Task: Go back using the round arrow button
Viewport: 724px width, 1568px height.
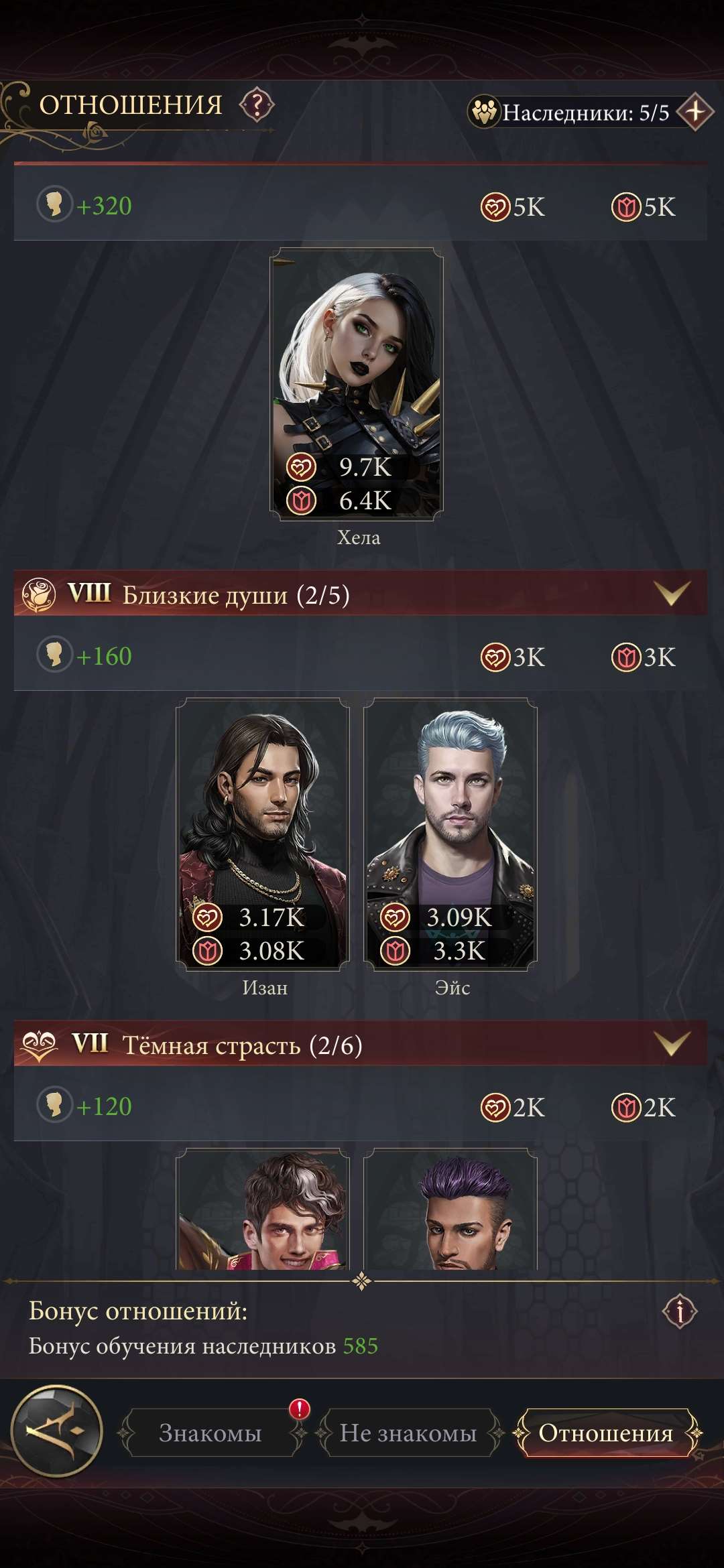Action: click(x=58, y=1432)
